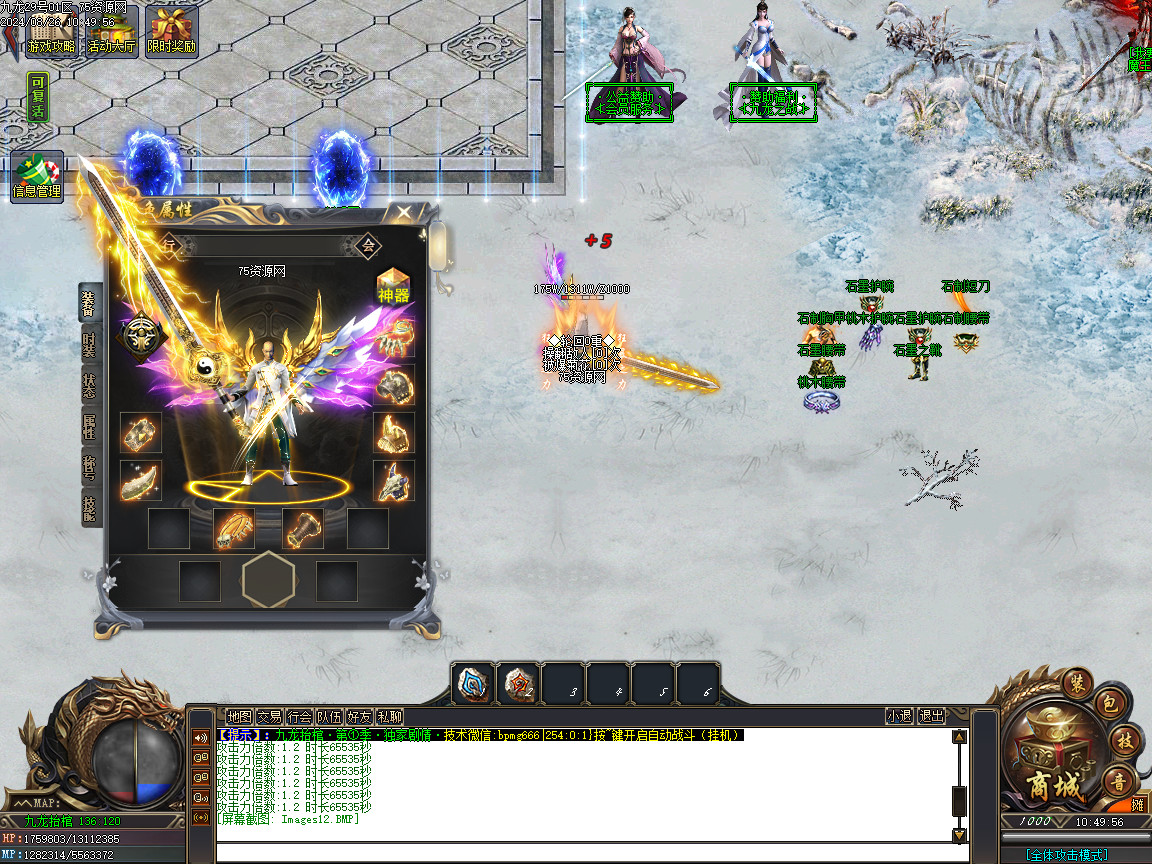Close the character equipment panel

[403, 213]
